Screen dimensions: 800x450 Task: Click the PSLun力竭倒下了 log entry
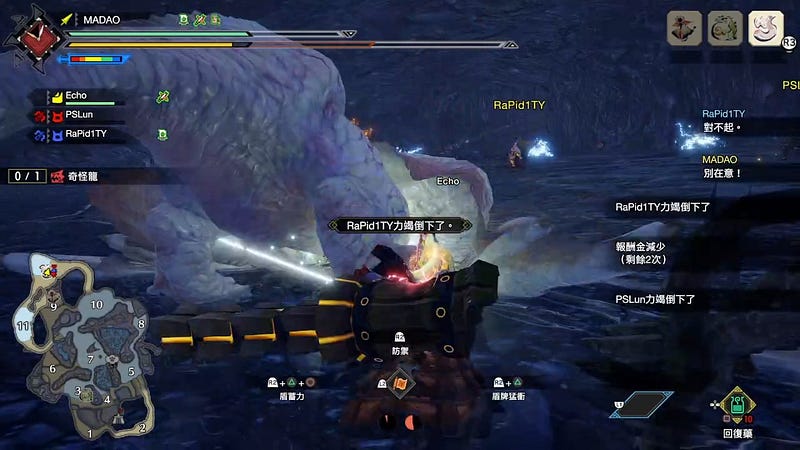[656, 299]
